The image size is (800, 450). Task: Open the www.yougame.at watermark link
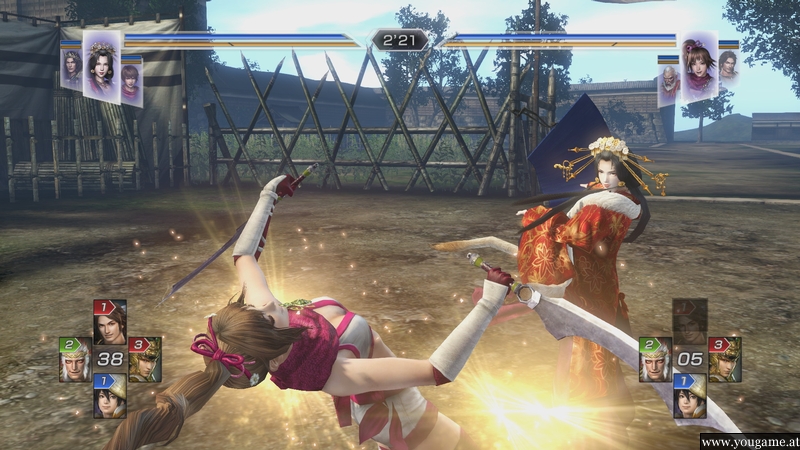(x=748, y=441)
